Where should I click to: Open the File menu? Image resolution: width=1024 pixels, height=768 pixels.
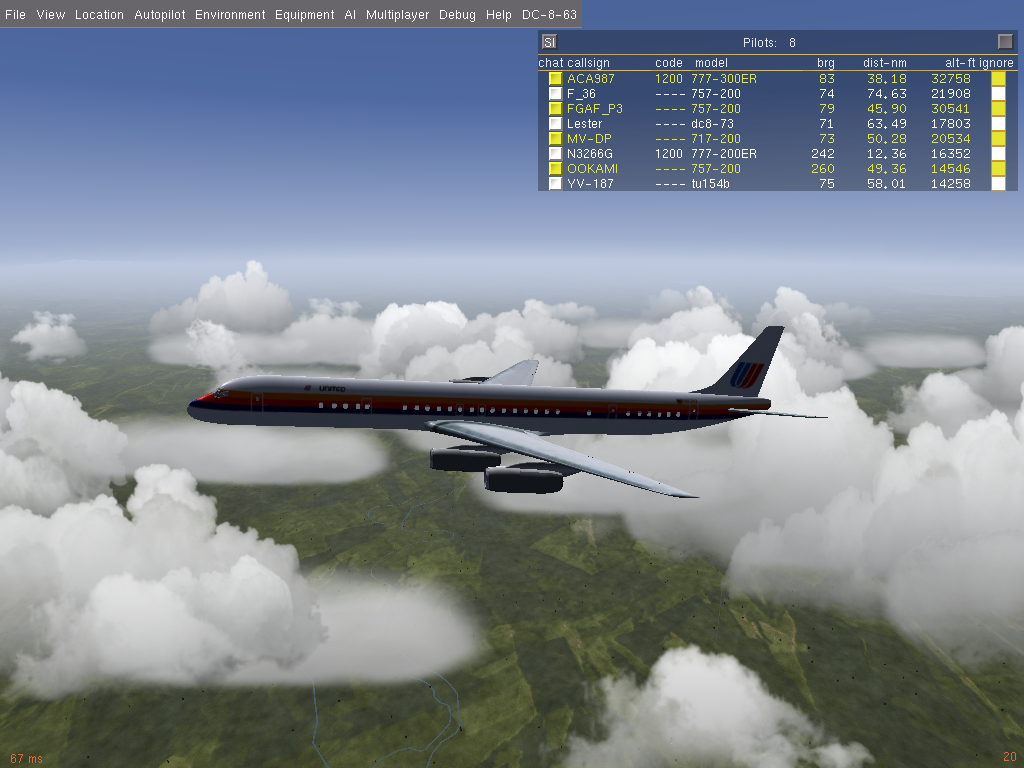tap(14, 15)
